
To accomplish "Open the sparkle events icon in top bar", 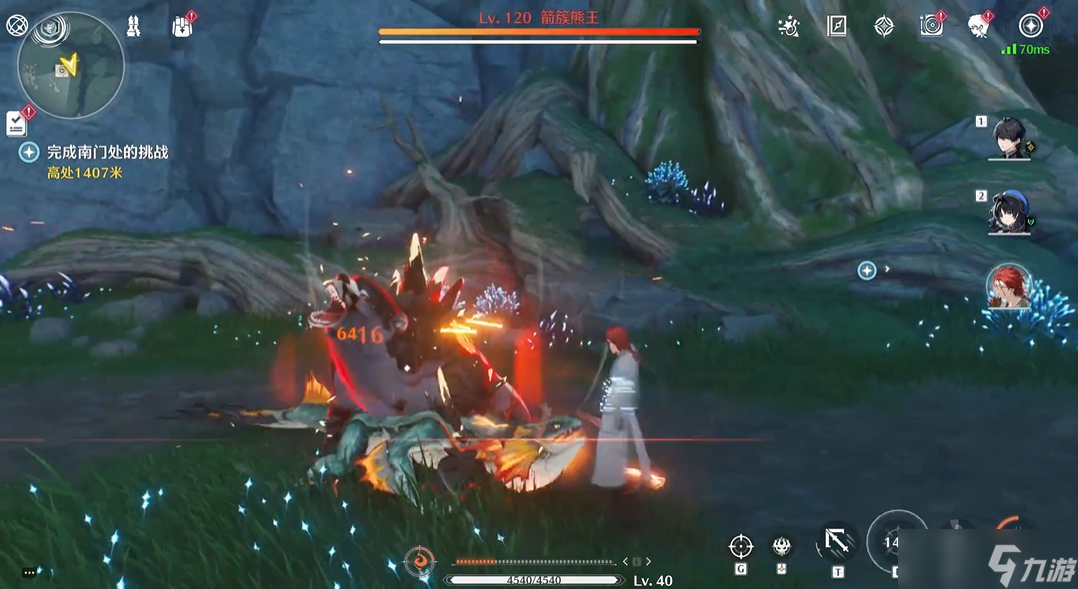I will pos(789,27).
